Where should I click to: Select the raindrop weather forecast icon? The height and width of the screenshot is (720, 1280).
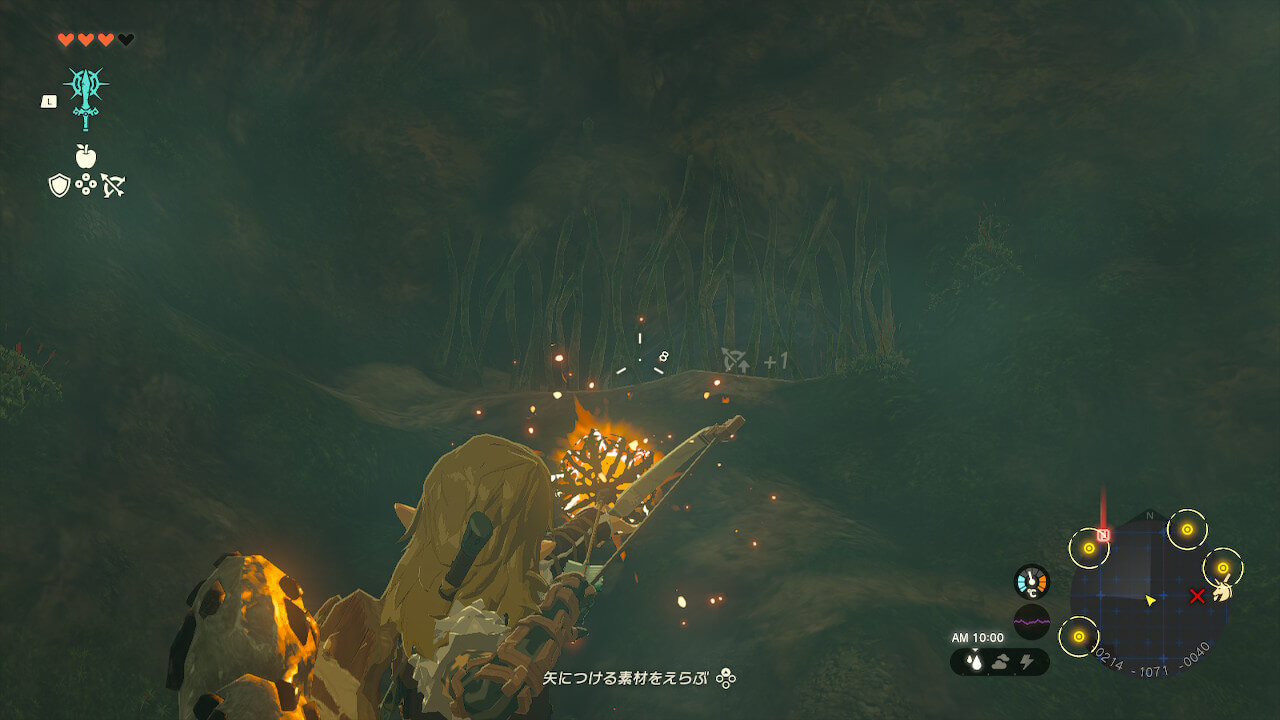click(973, 662)
